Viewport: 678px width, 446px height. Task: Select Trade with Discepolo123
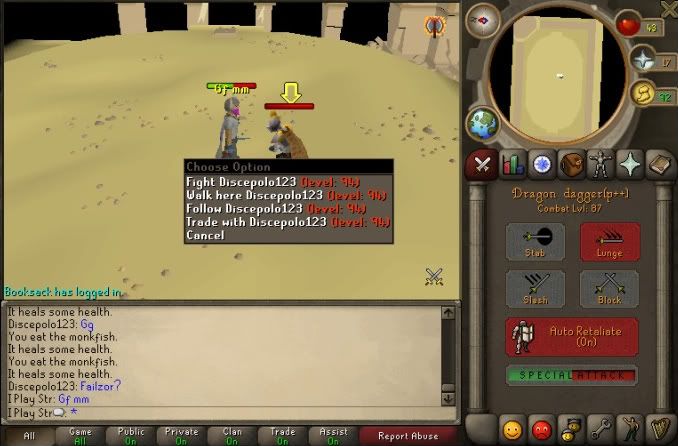[256, 221]
